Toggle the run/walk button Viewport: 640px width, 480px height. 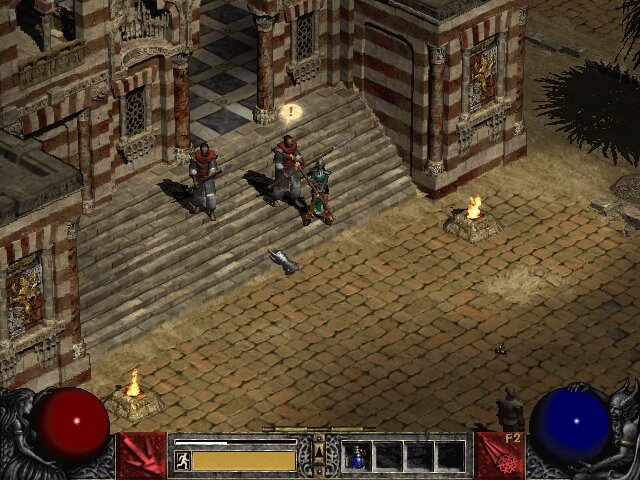click(183, 460)
